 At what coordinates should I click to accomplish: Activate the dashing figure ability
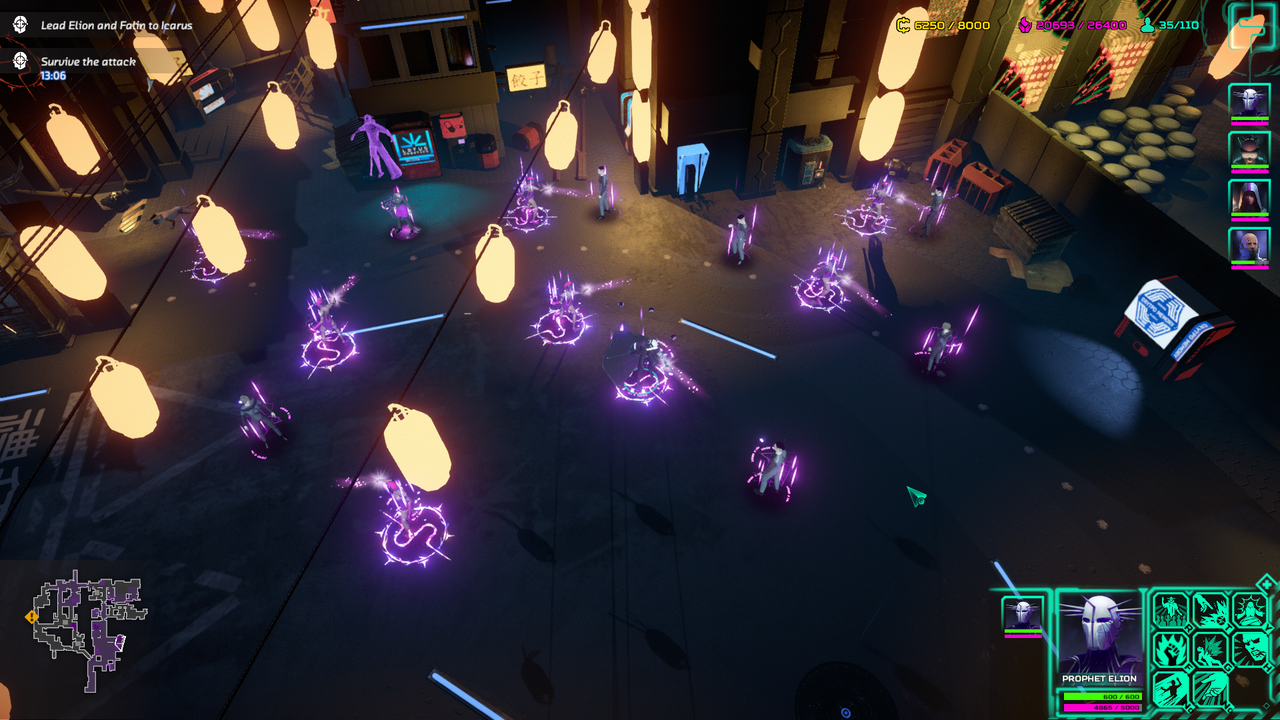[x=1170, y=689]
